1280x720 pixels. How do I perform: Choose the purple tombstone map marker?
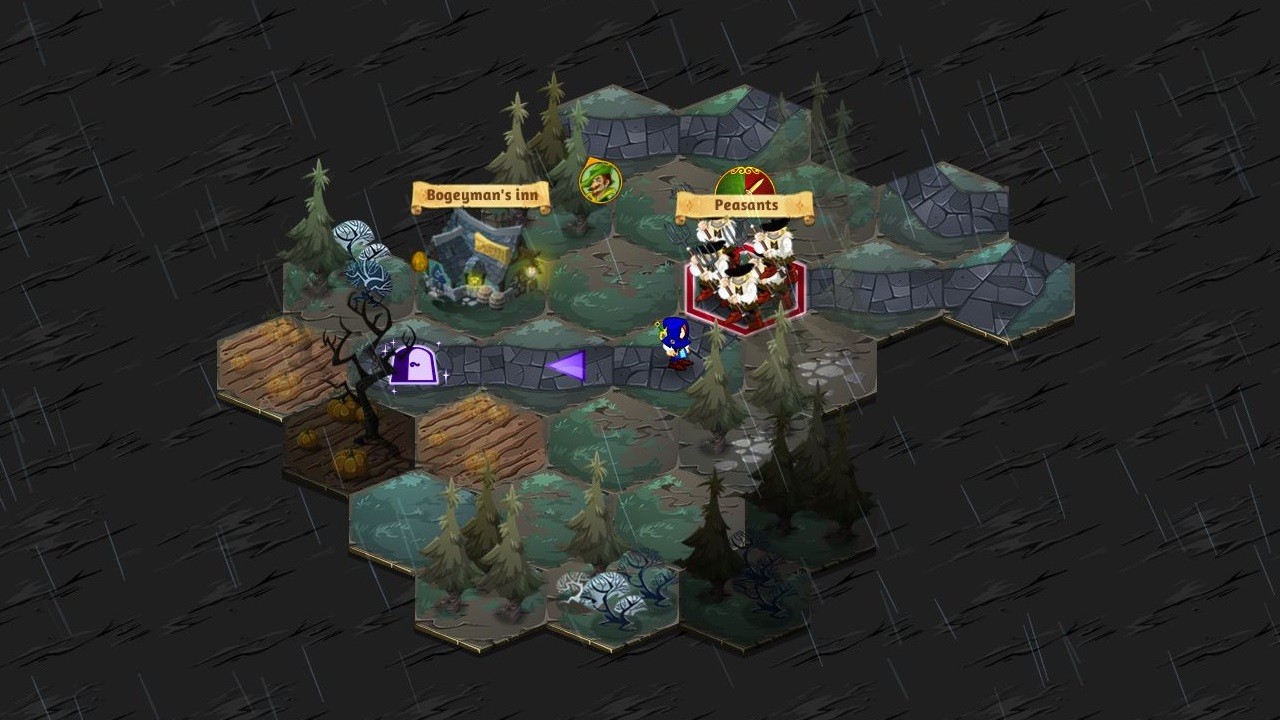pos(413,364)
